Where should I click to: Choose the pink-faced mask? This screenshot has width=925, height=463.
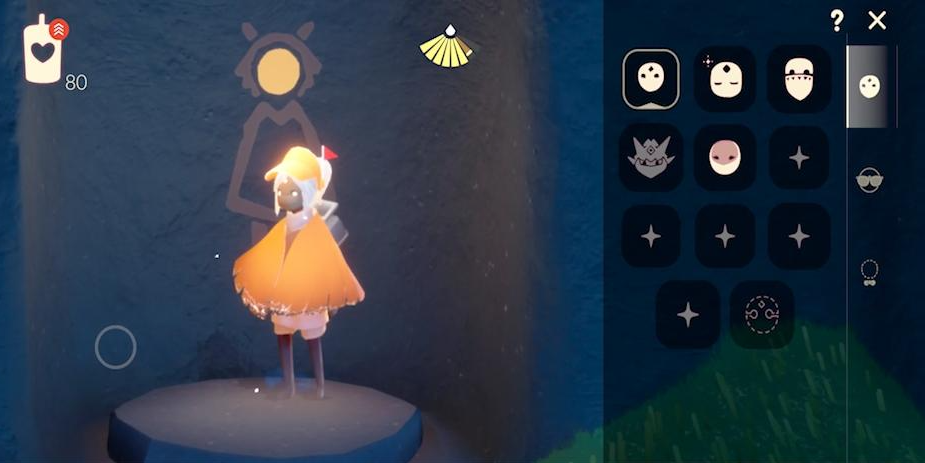(725, 157)
